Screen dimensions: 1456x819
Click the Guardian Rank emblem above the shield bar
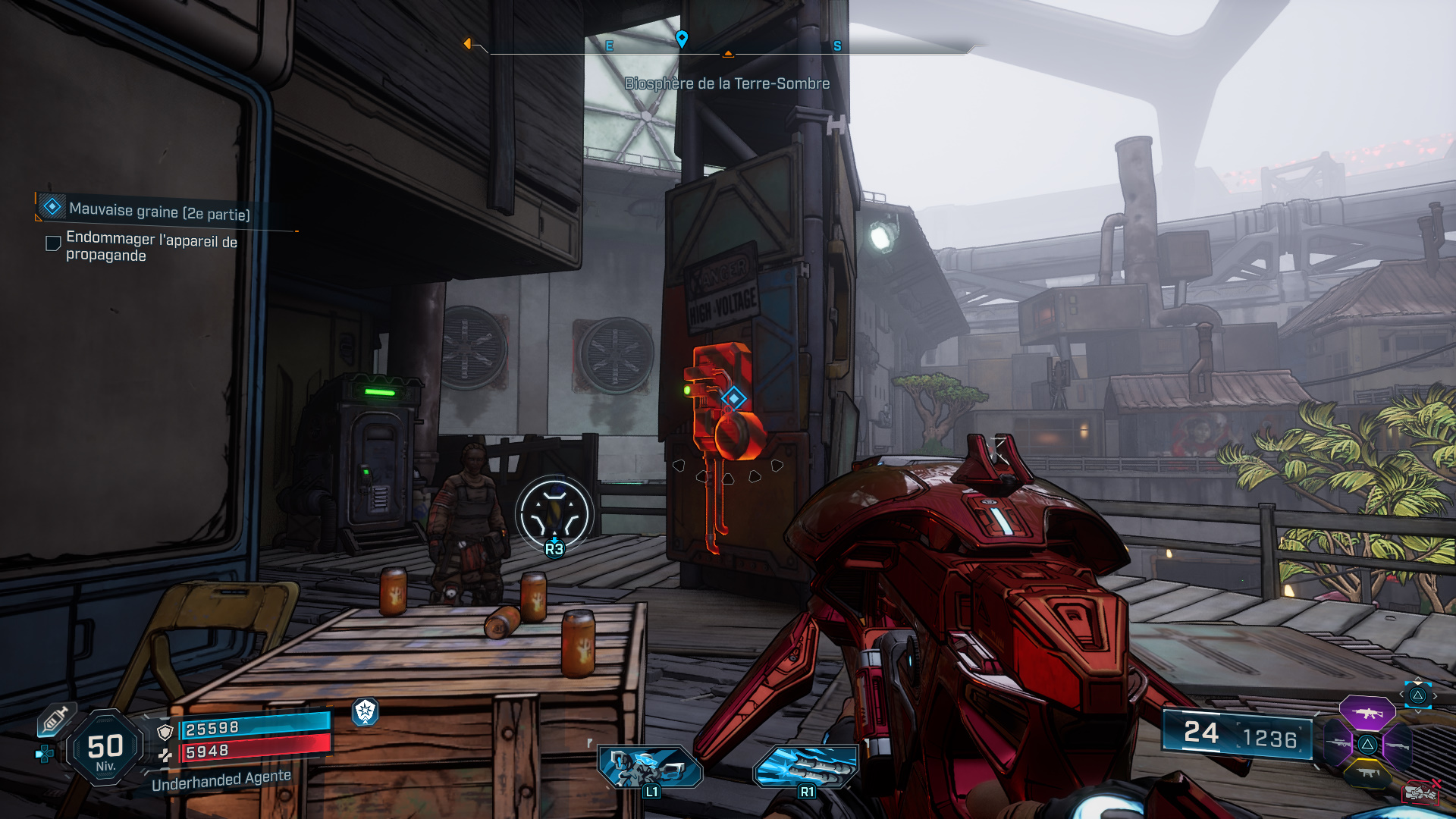pyautogui.click(x=366, y=711)
